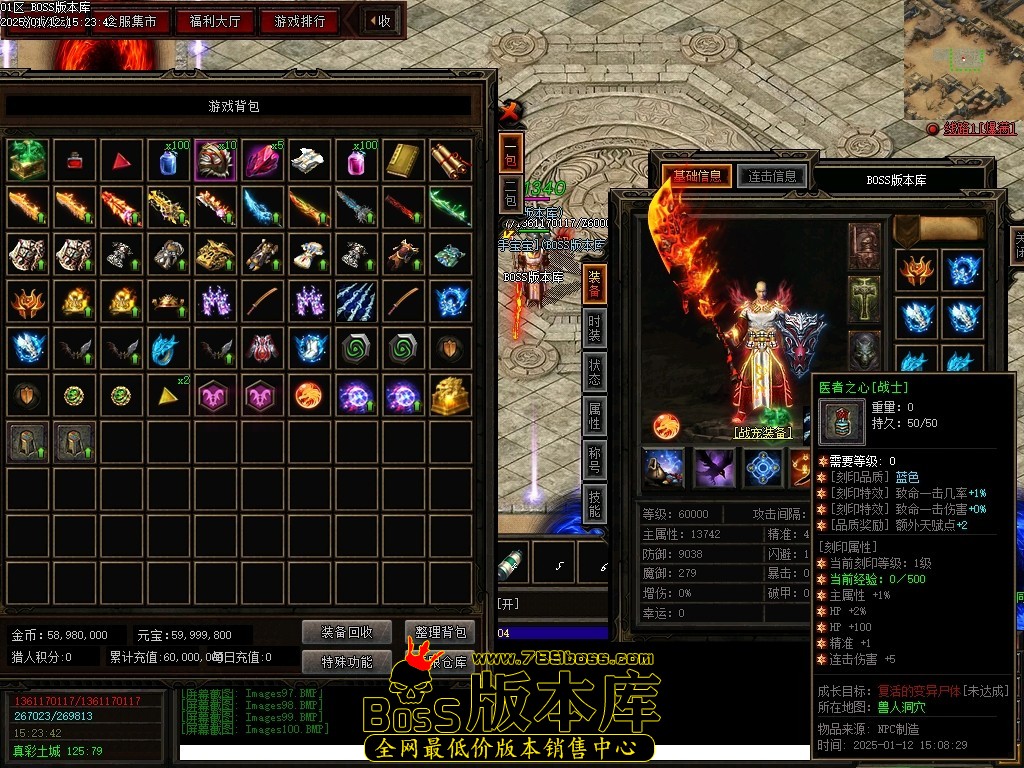Select the small red potion bottle

click(75, 160)
